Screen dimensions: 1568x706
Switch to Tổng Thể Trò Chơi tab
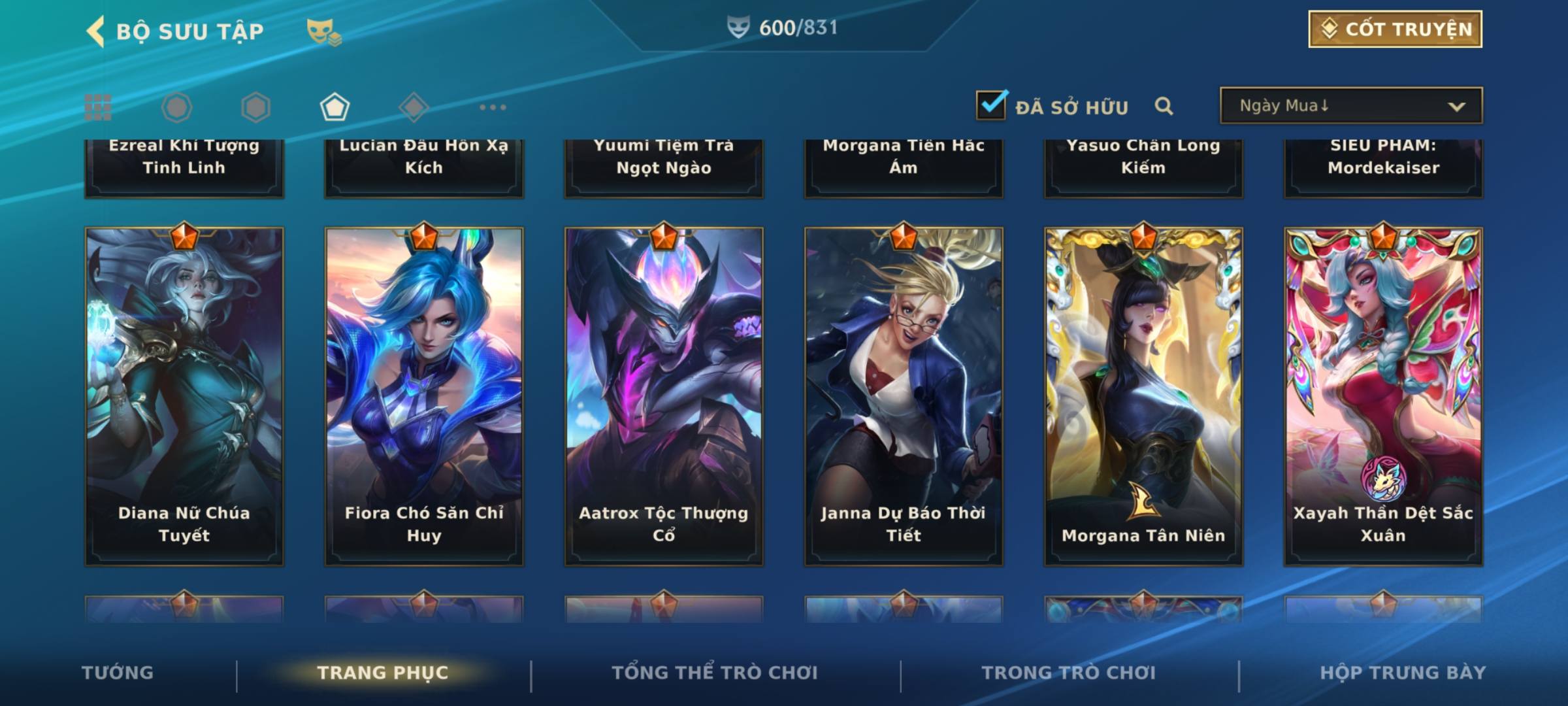(x=715, y=673)
